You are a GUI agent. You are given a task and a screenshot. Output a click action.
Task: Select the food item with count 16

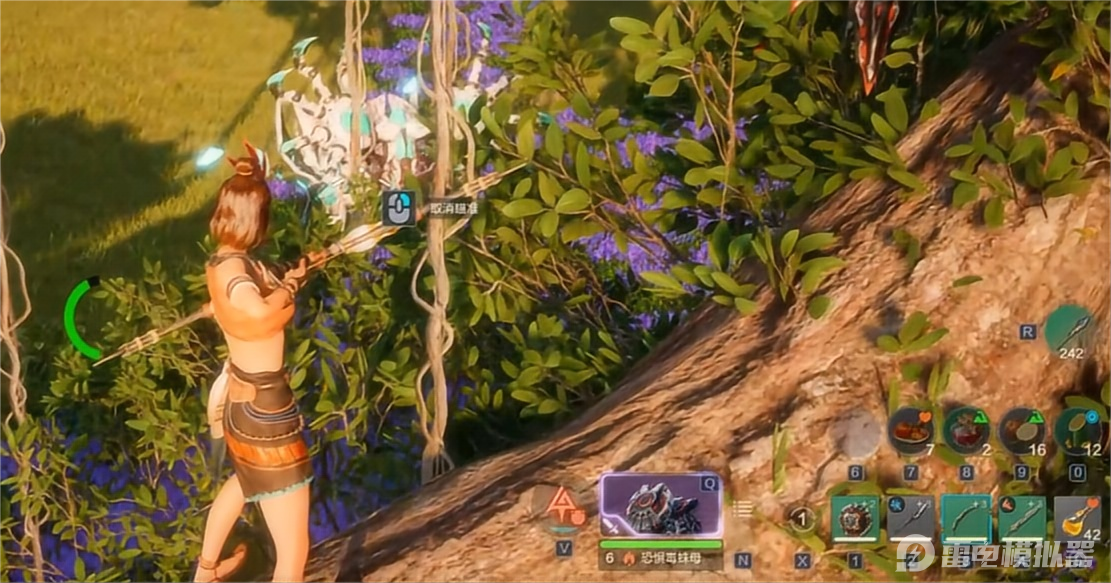[x=1022, y=431]
